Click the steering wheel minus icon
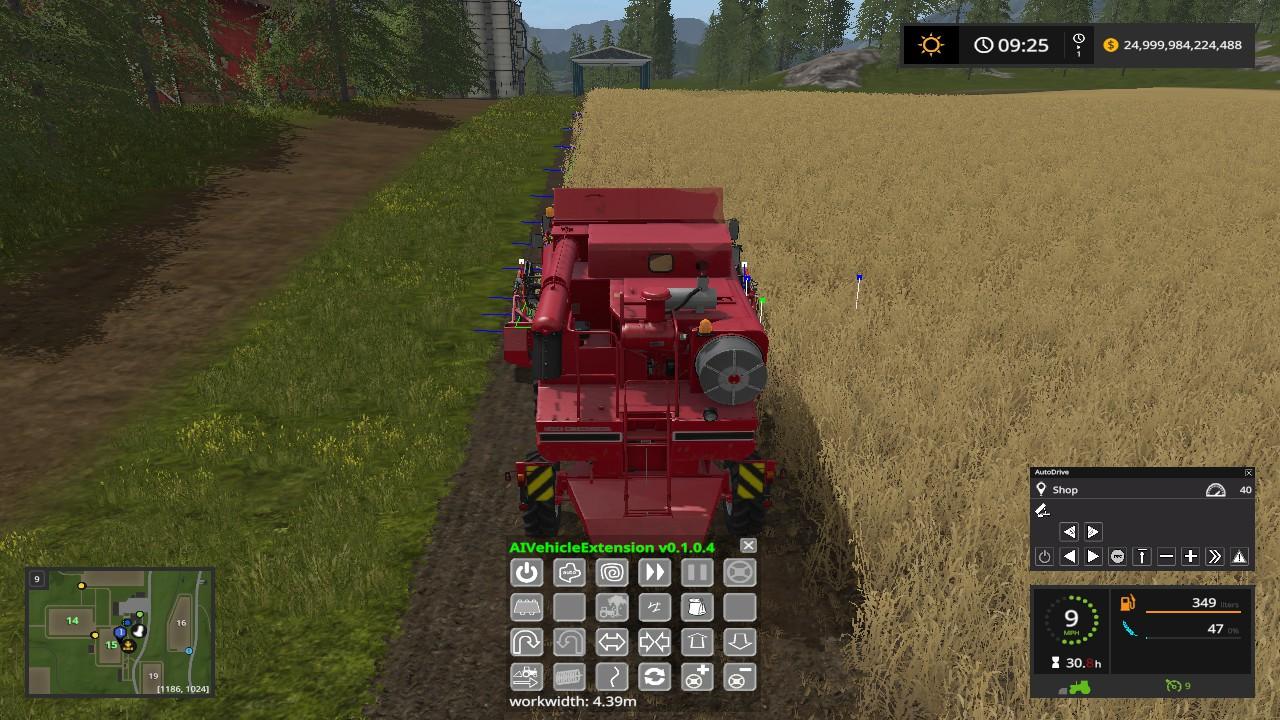 click(x=739, y=677)
